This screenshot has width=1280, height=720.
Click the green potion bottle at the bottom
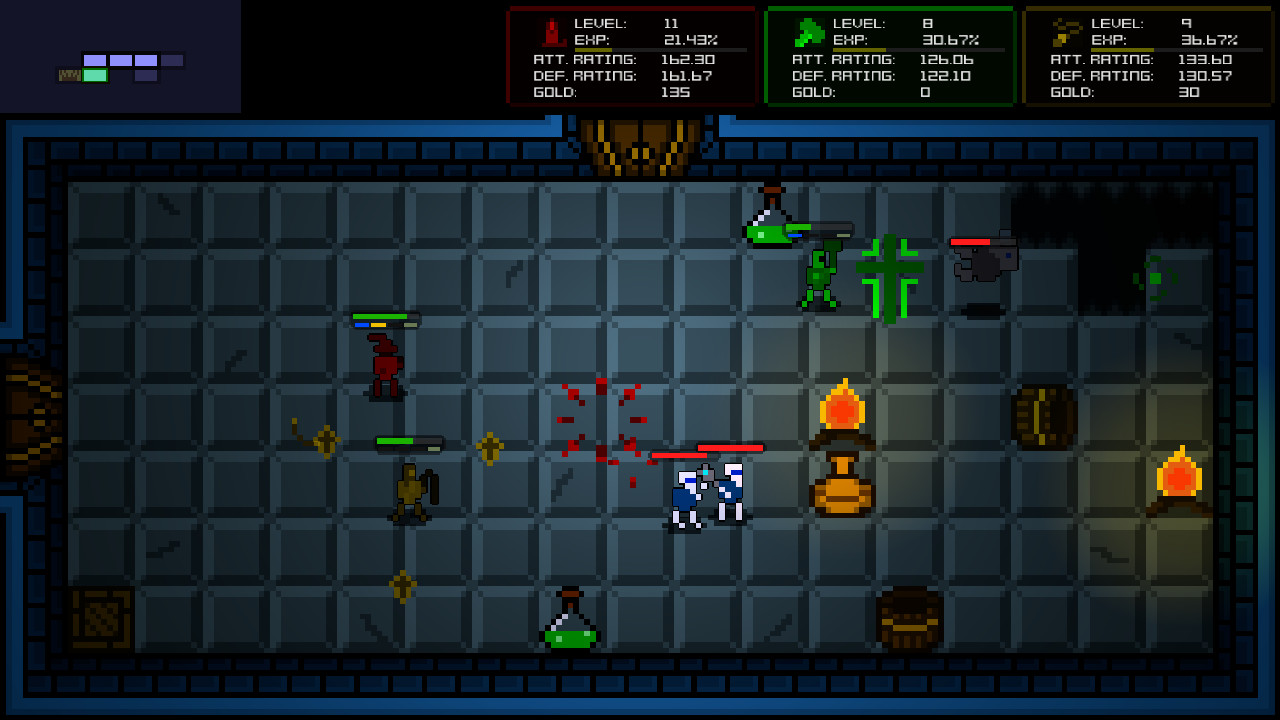568,625
